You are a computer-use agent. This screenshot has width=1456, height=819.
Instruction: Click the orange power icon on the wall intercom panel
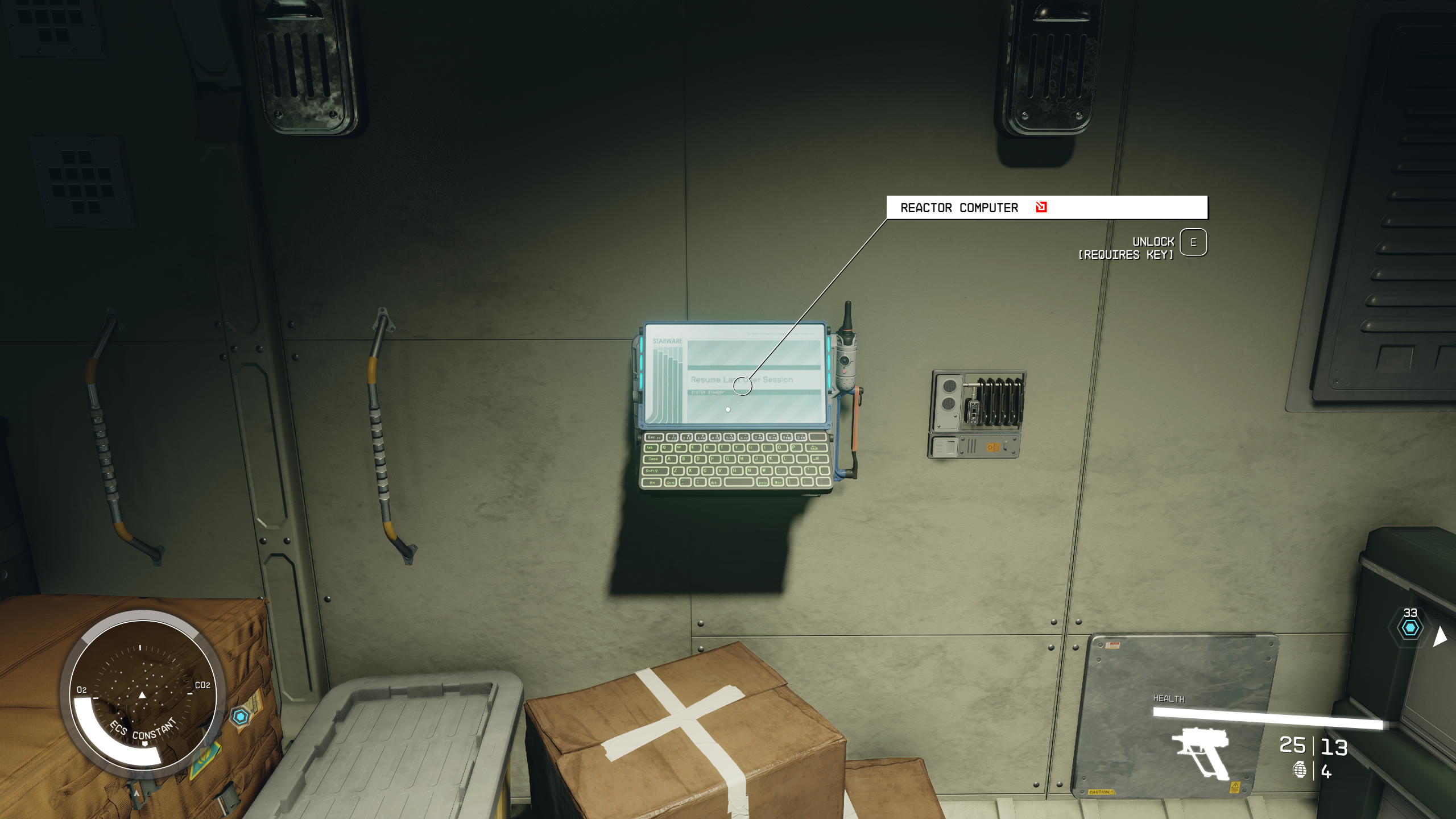(994, 447)
